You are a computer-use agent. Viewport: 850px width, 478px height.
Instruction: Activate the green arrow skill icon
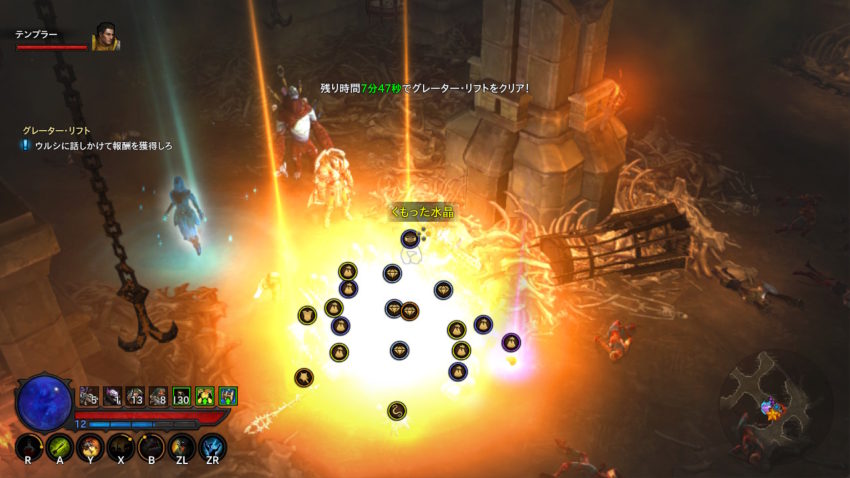[60, 447]
